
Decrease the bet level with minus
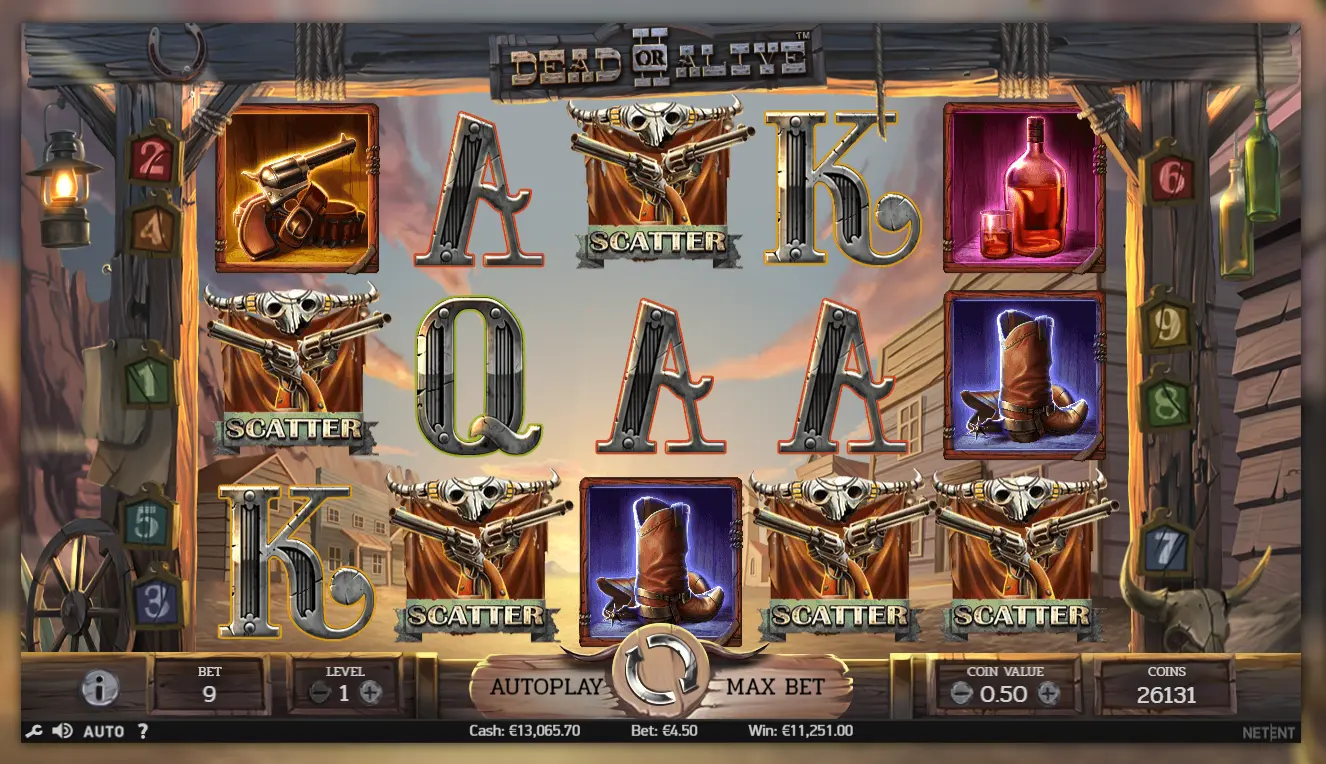(x=319, y=692)
